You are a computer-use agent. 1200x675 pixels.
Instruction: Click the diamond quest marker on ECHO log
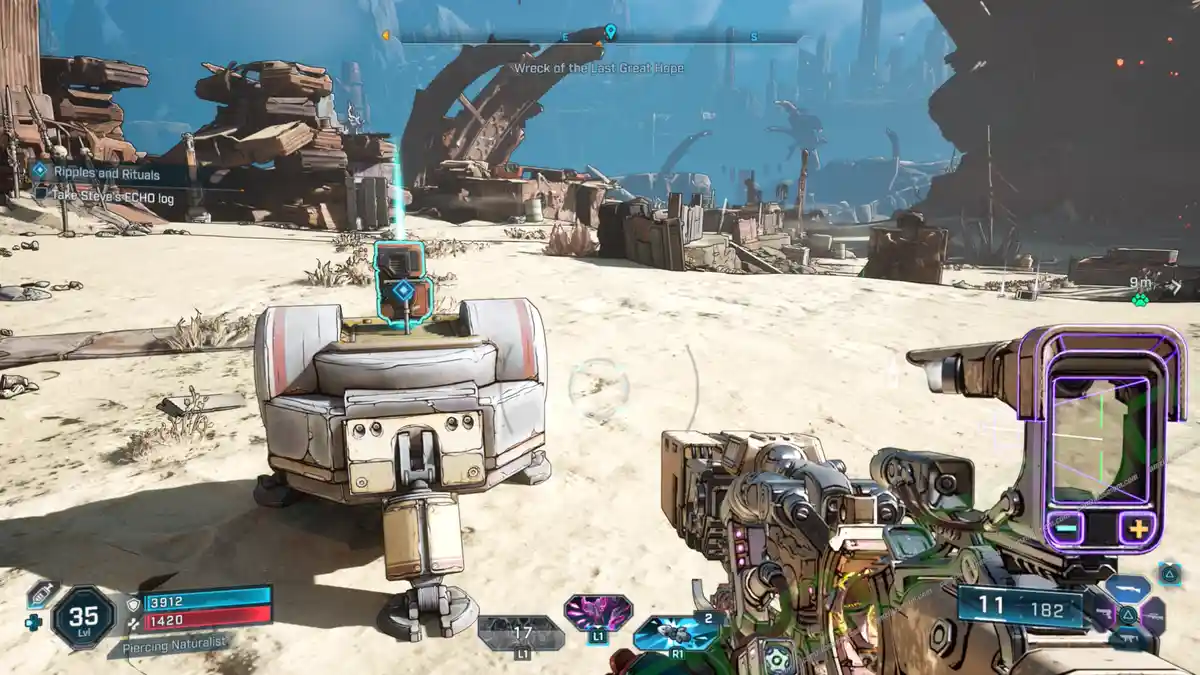pyautogui.click(x=402, y=291)
